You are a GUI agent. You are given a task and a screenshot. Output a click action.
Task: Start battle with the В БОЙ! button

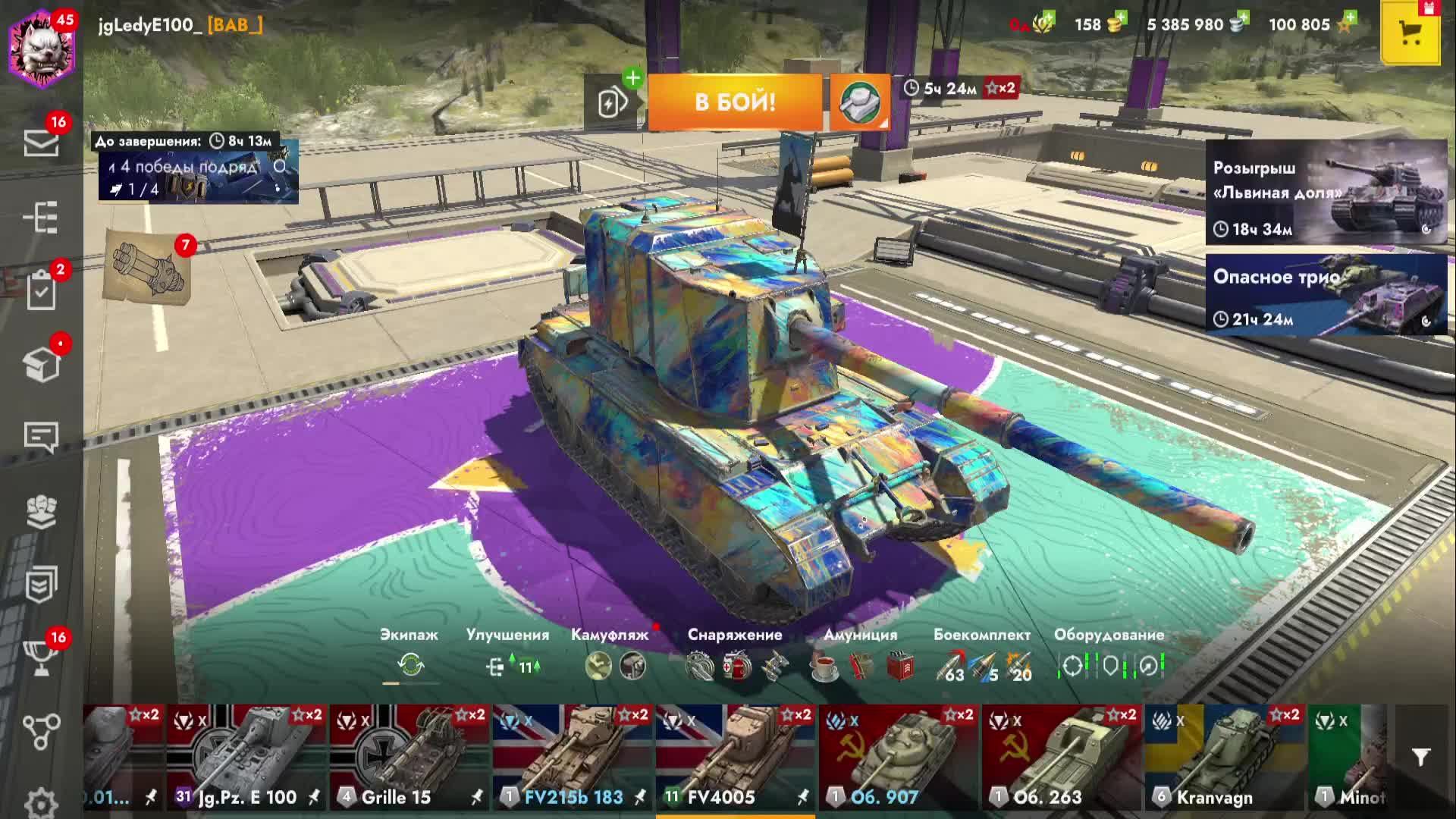coord(734,102)
